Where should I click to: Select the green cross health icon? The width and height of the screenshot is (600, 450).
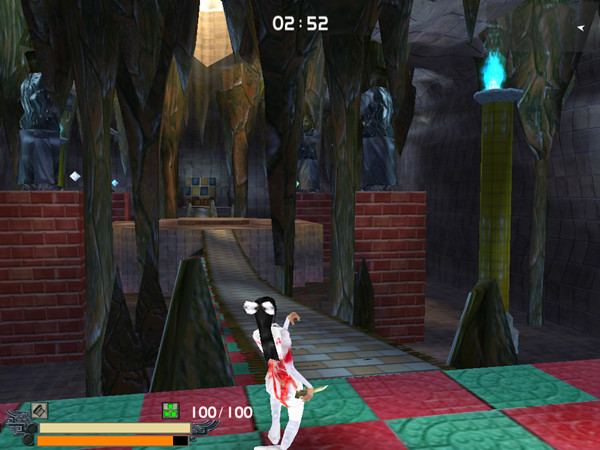click(x=170, y=410)
